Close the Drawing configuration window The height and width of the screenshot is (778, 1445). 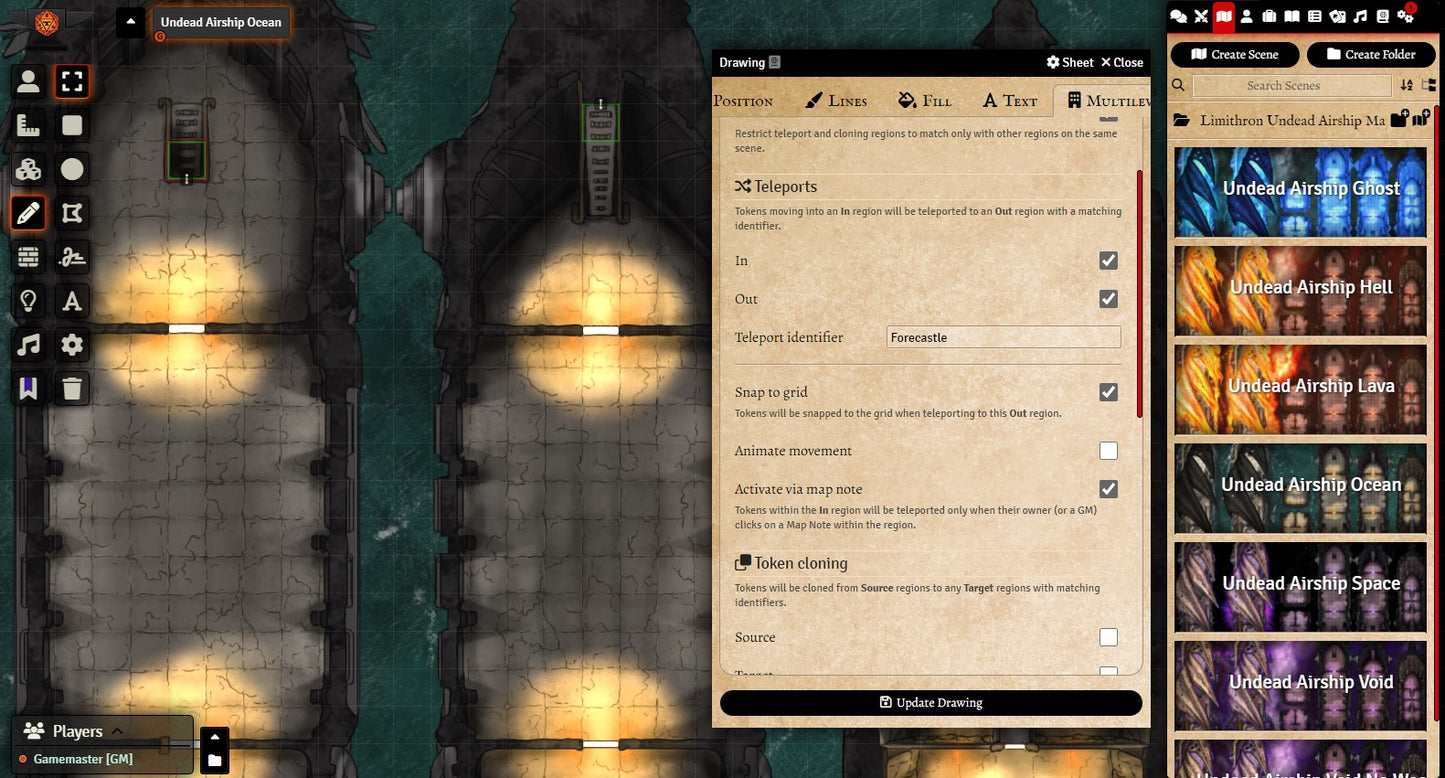click(x=1122, y=62)
